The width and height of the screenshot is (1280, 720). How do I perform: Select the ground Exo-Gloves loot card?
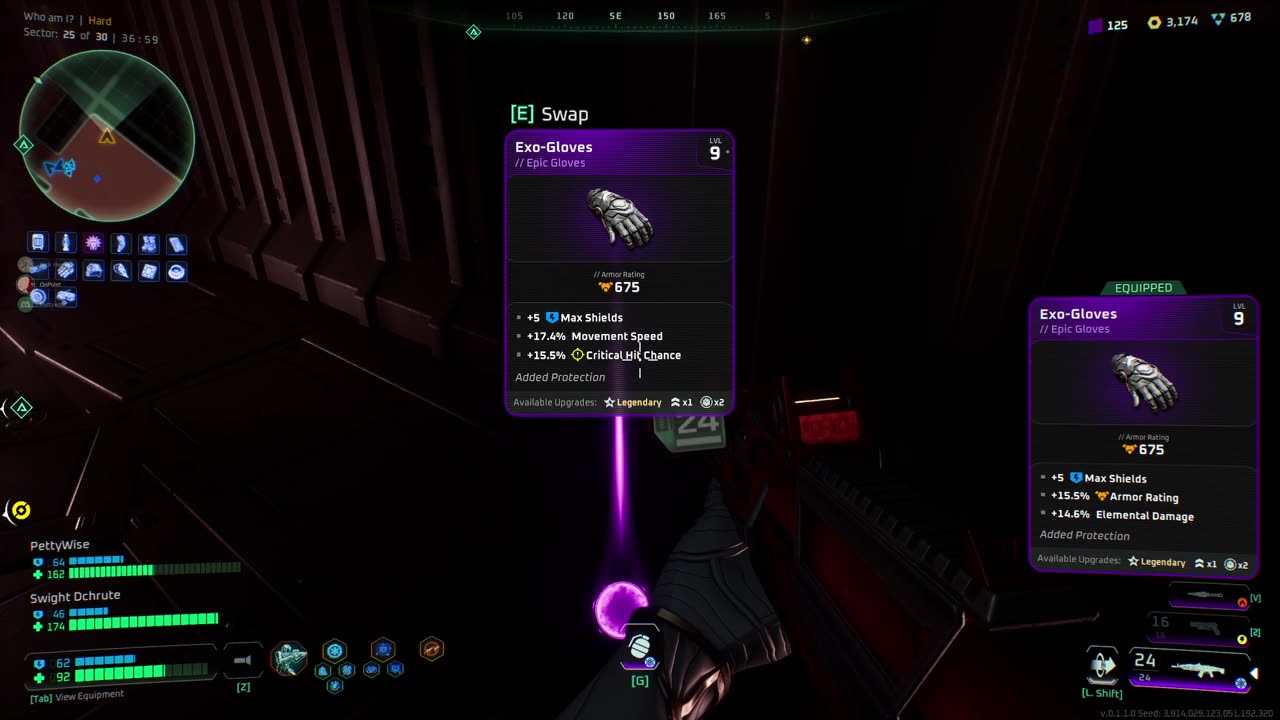619,272
